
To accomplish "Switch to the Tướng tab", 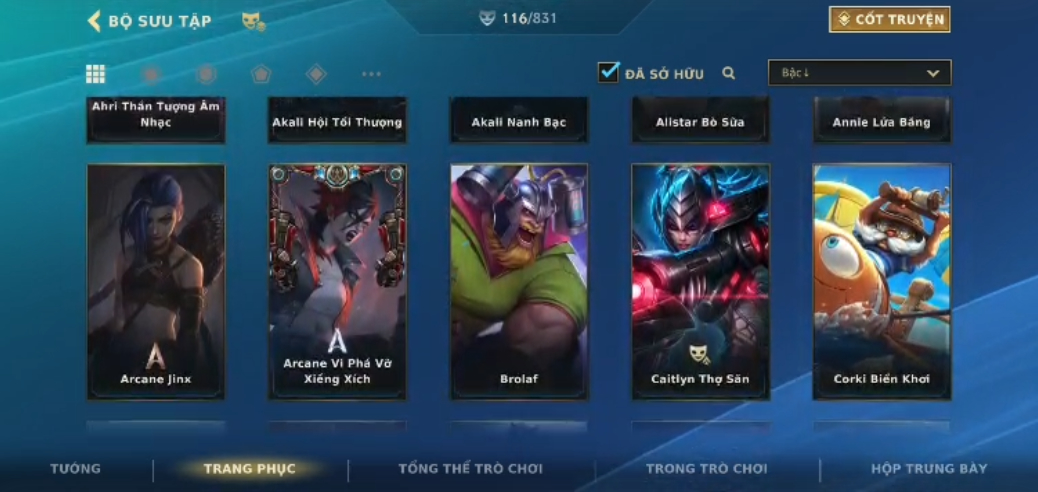I will [x=76, y=469].
